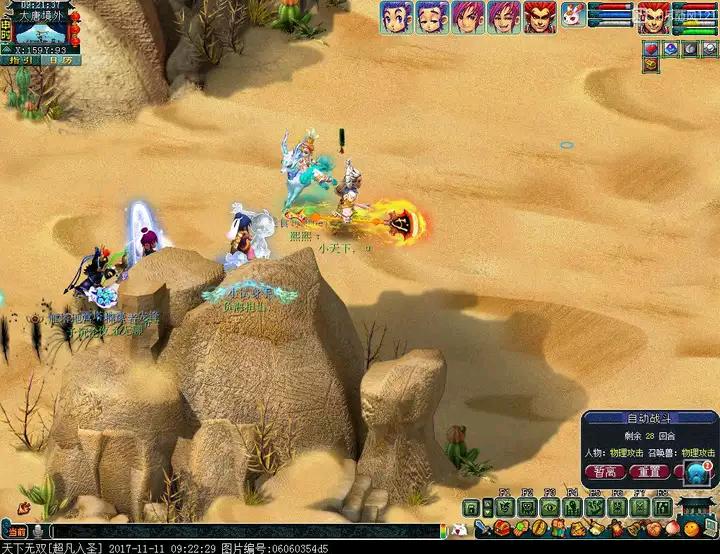Image resolution: width=720 pixels, height=554 pixels.
Task: Open the blue spirit notification icon
Action: [694, 472]
